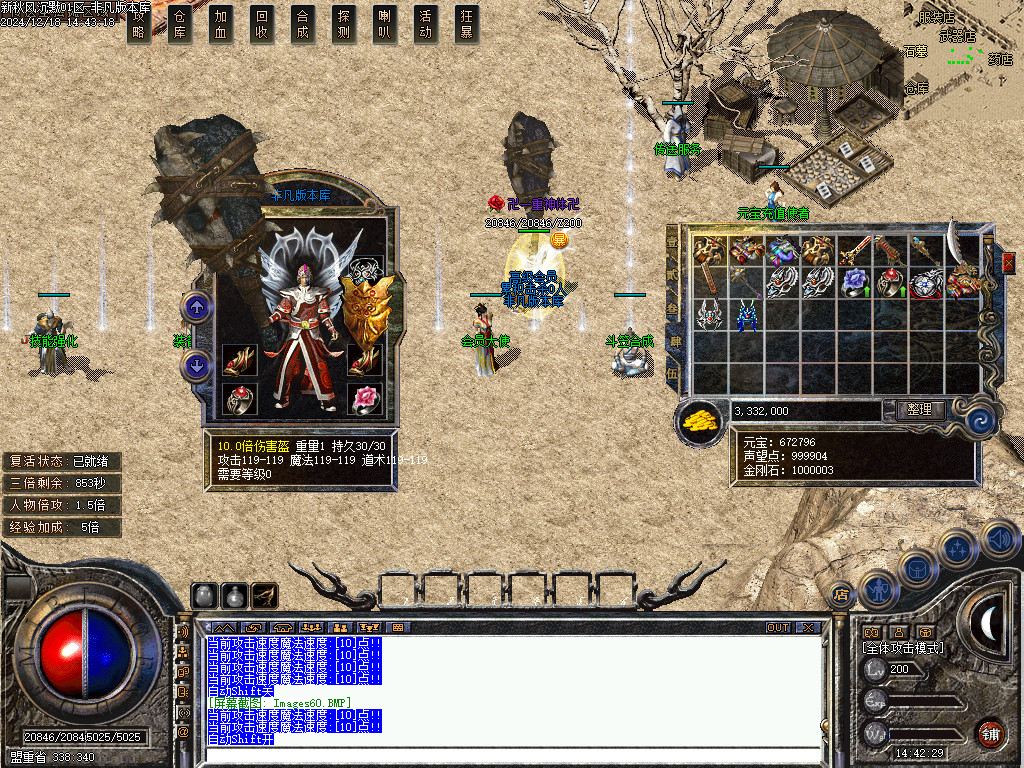Select the red gem ring in the bag

(x=888, y=283)
